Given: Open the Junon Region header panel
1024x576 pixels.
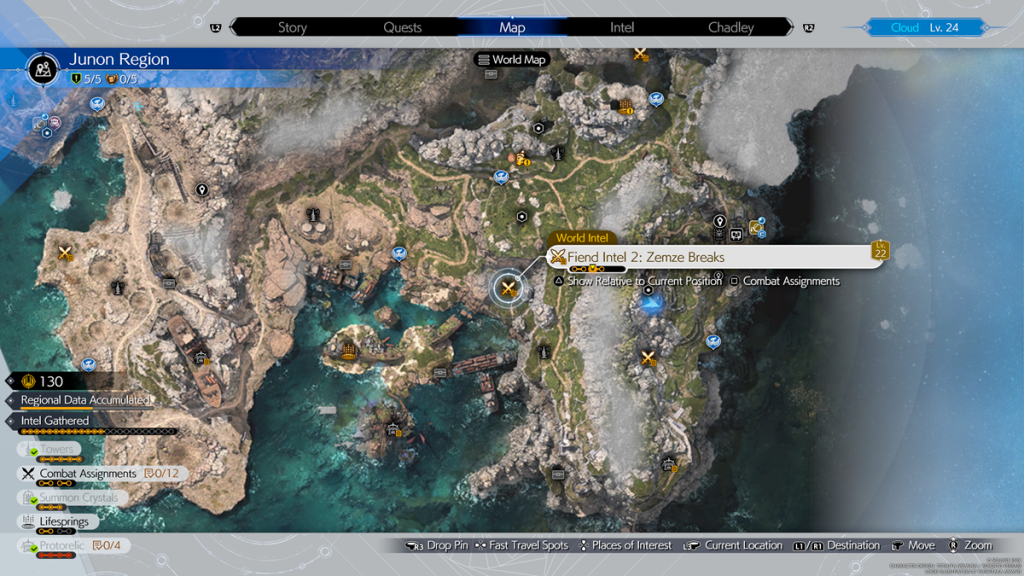Looking at the screenshot, I should click(x=118, y=66).
